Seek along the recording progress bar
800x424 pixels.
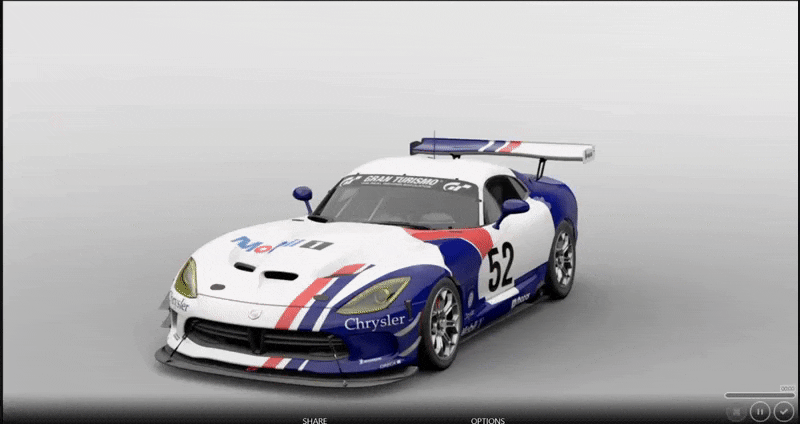[x=759, y=395]
